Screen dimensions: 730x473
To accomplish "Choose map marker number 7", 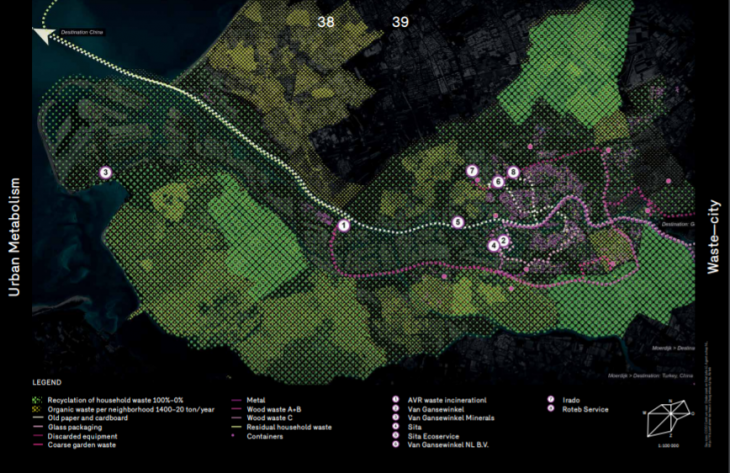I will tap(473, 171).
